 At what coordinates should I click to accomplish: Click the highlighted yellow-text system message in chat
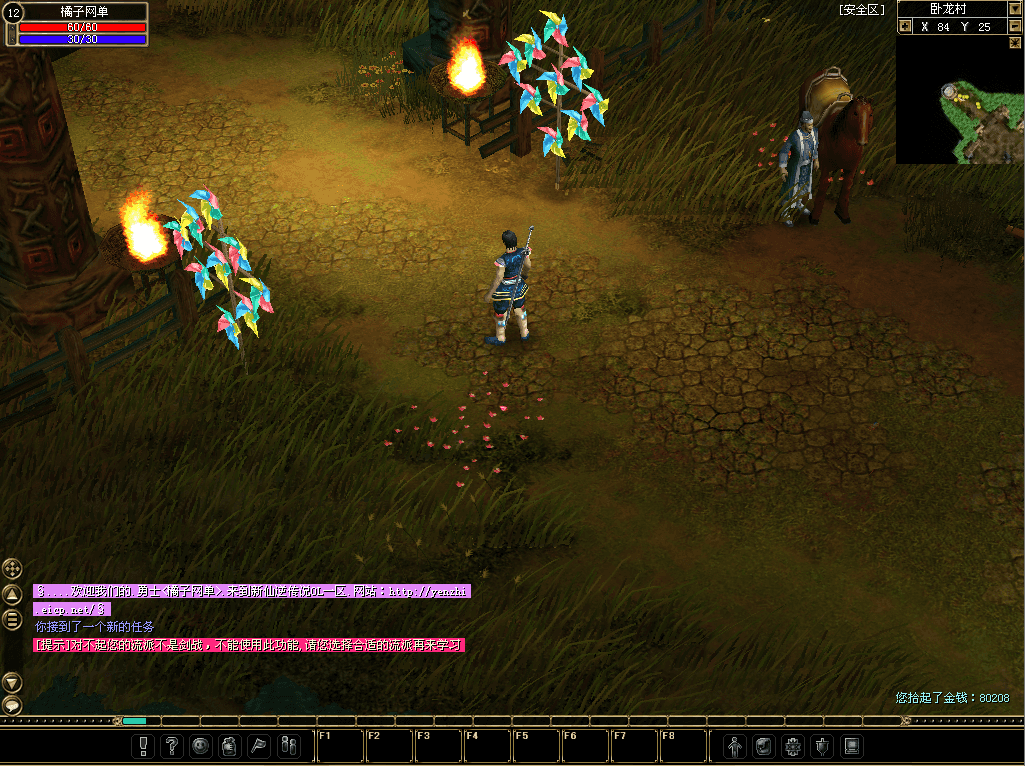click(249, 645)
